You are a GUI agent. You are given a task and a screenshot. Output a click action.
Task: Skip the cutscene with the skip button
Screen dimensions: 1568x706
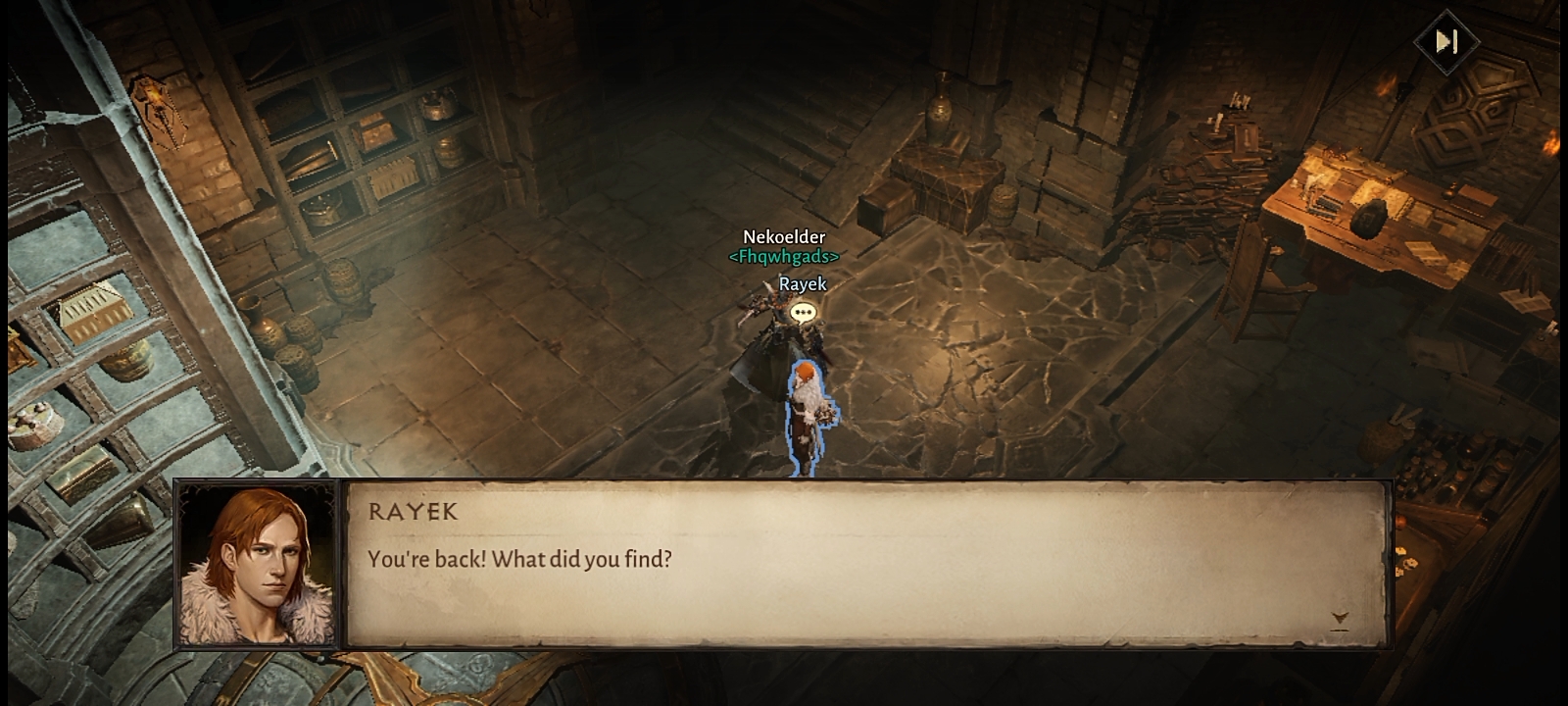click(x=1446, y=41)
